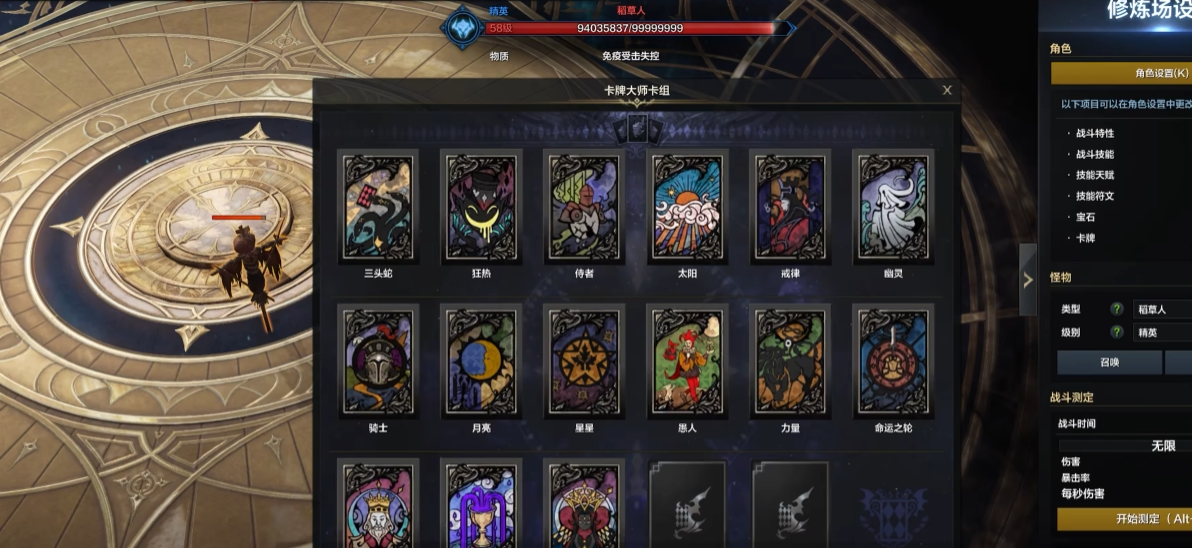Choose the 星星 star card

pyautogui.click(x=584, y=361)
